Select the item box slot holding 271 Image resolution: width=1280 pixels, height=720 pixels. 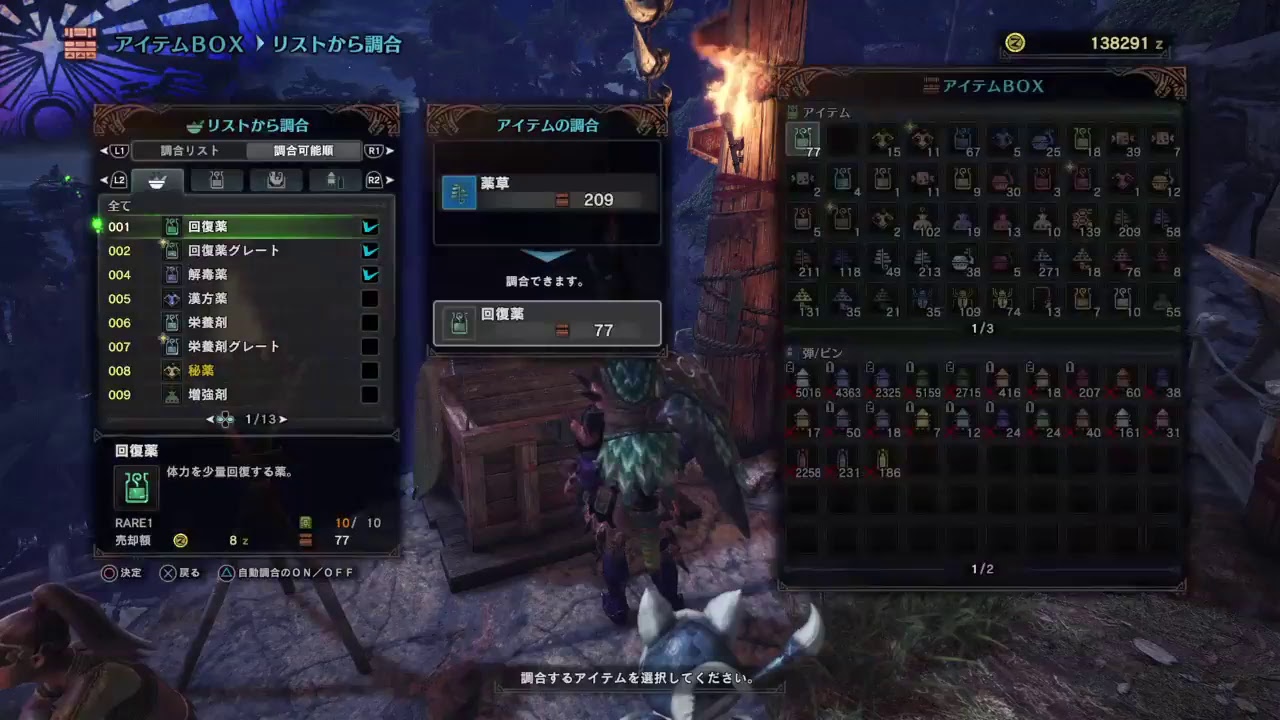[1044, 261]
